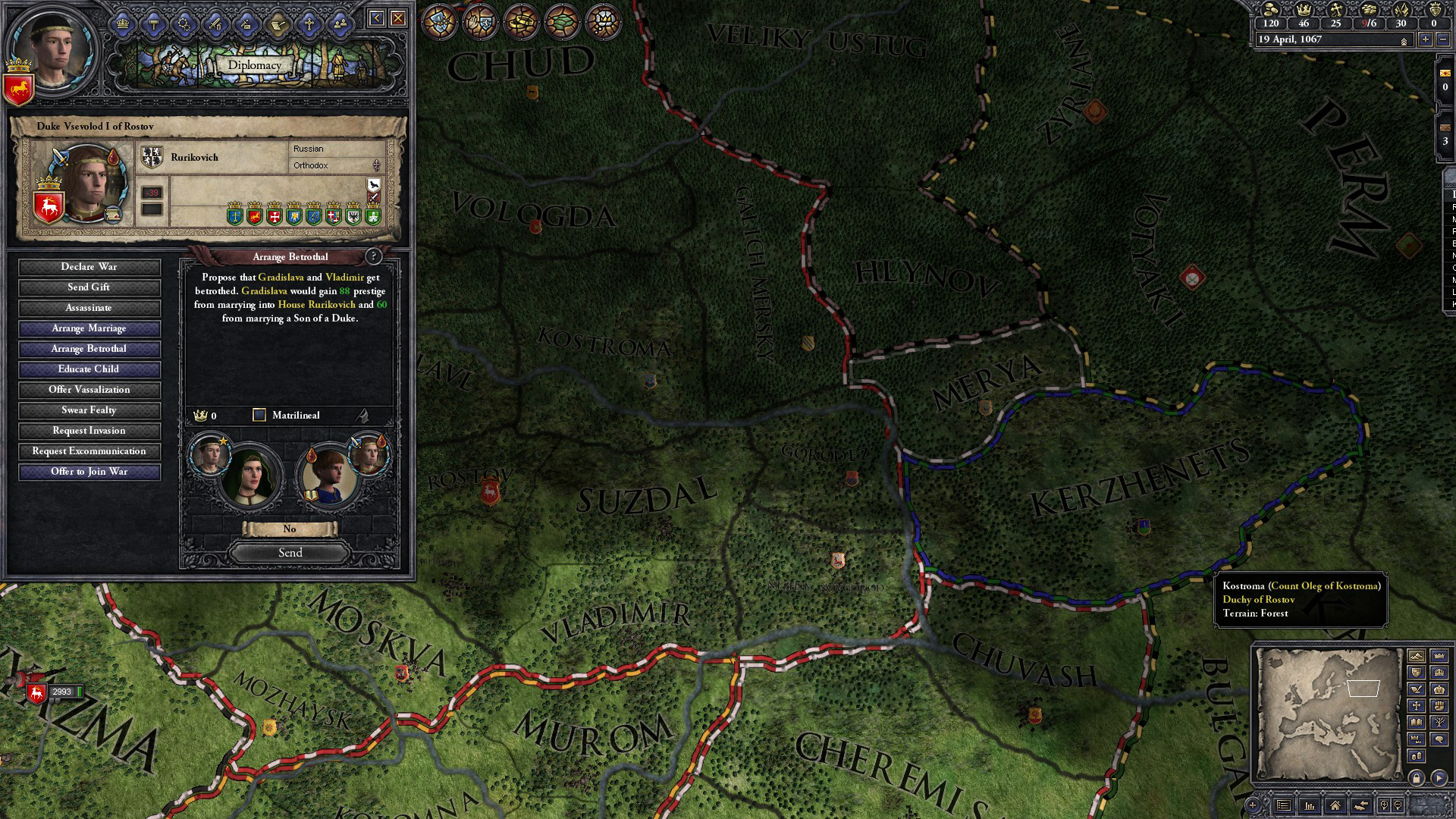The image size is (1456, 819).
Task: Open the Declare War option
Action: (89, 267)
